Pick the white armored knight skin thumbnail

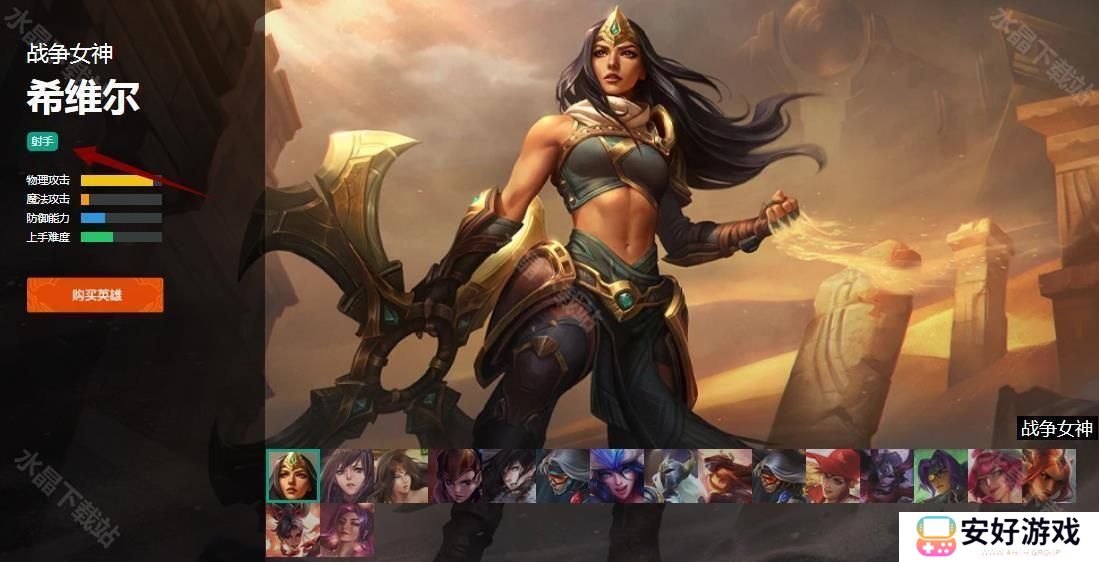click(x=671, y=475)
